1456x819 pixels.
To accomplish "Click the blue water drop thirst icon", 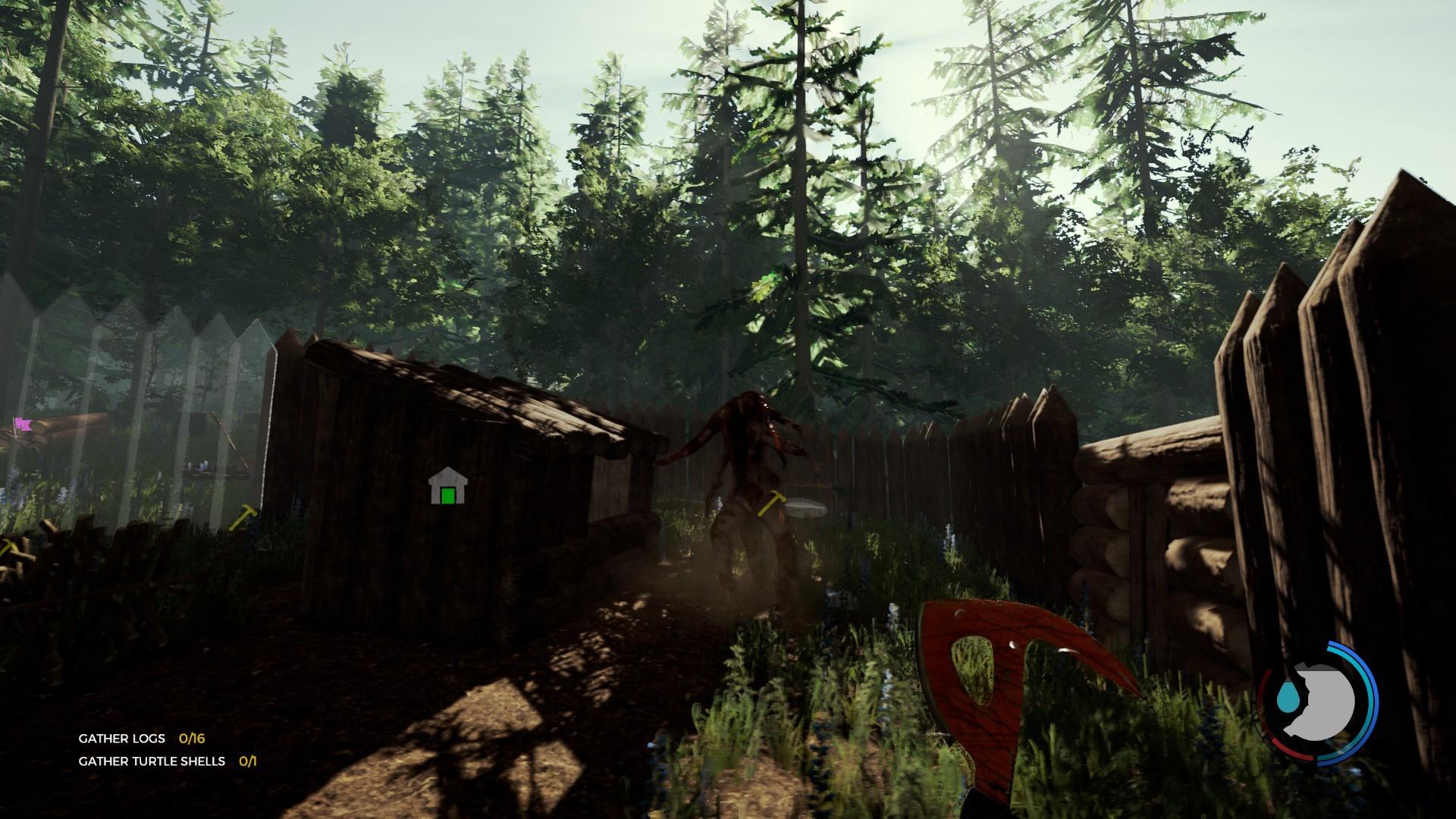I will pyautogui.click(x=1287, y=697).
